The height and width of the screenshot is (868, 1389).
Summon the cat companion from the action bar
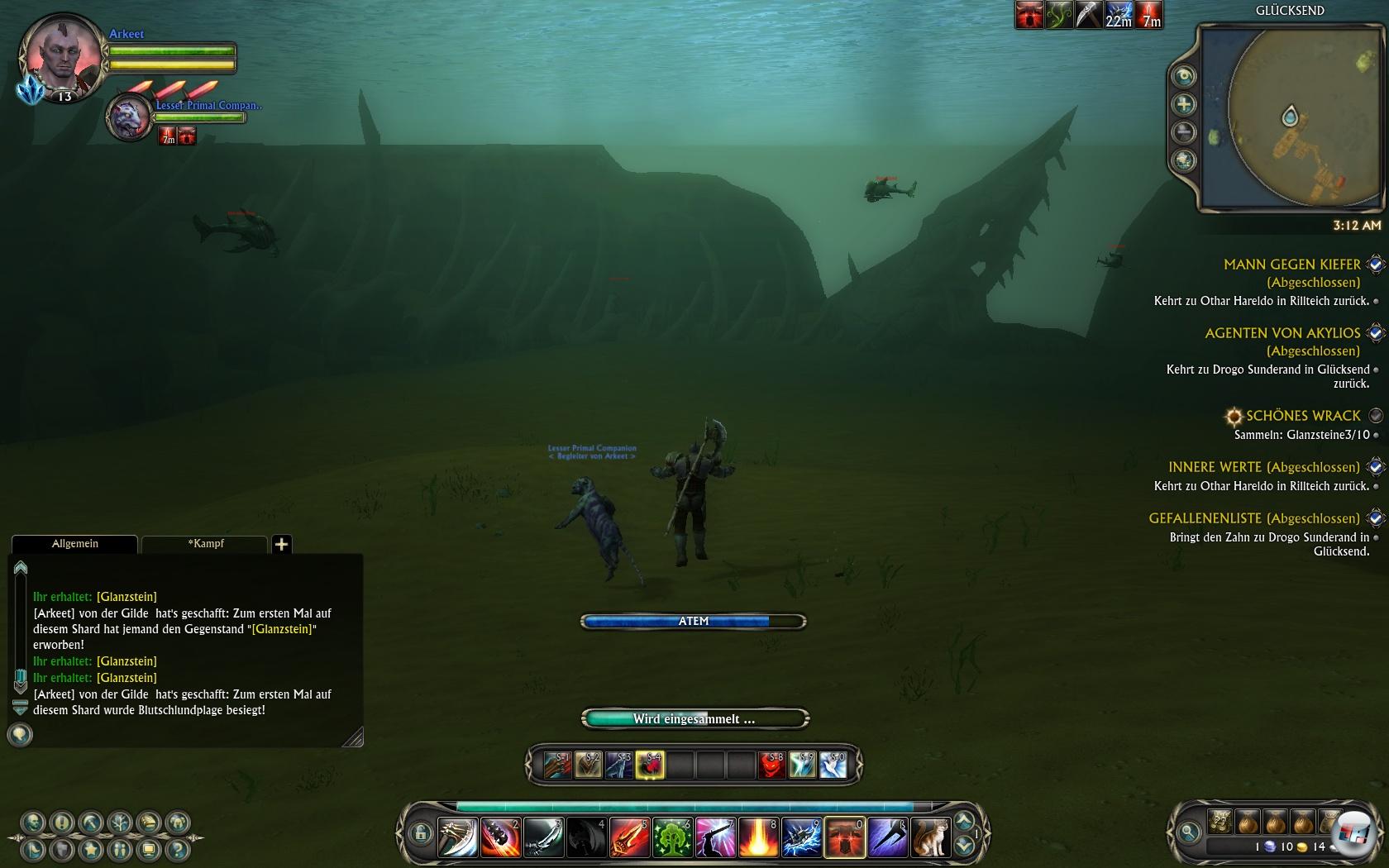point(930,837)
